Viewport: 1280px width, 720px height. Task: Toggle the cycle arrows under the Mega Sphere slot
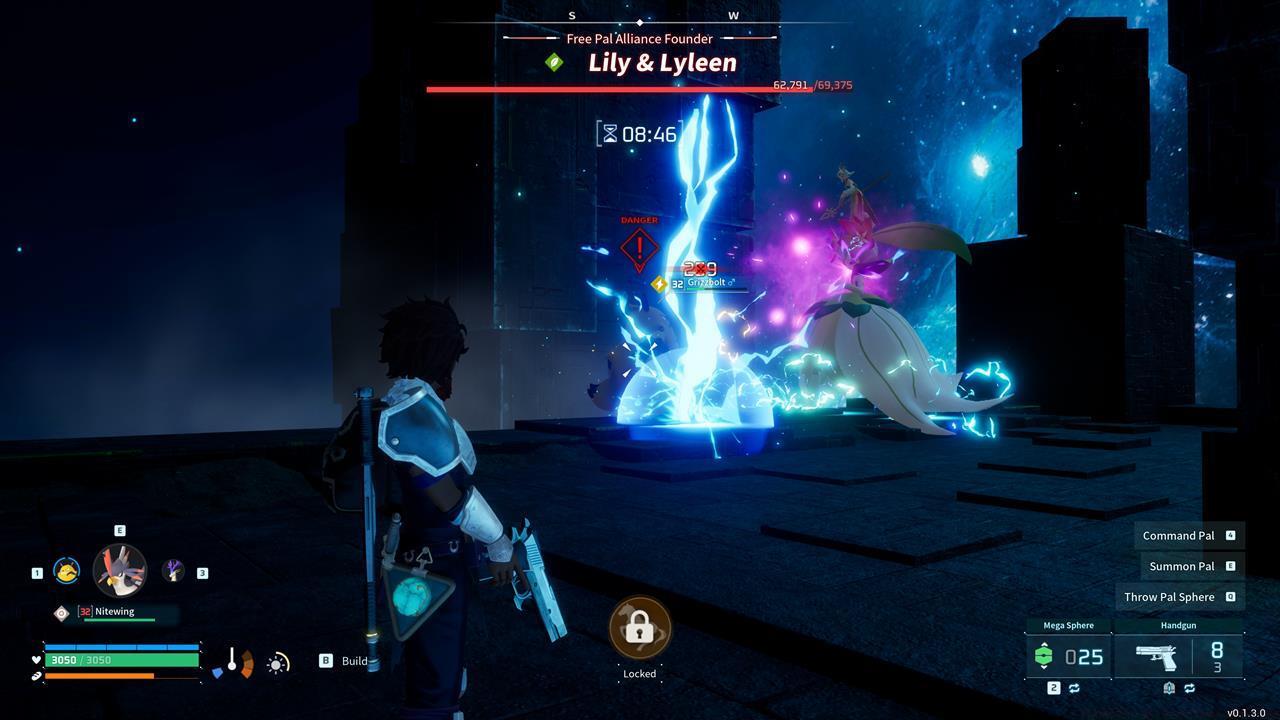click(1075, 687)
